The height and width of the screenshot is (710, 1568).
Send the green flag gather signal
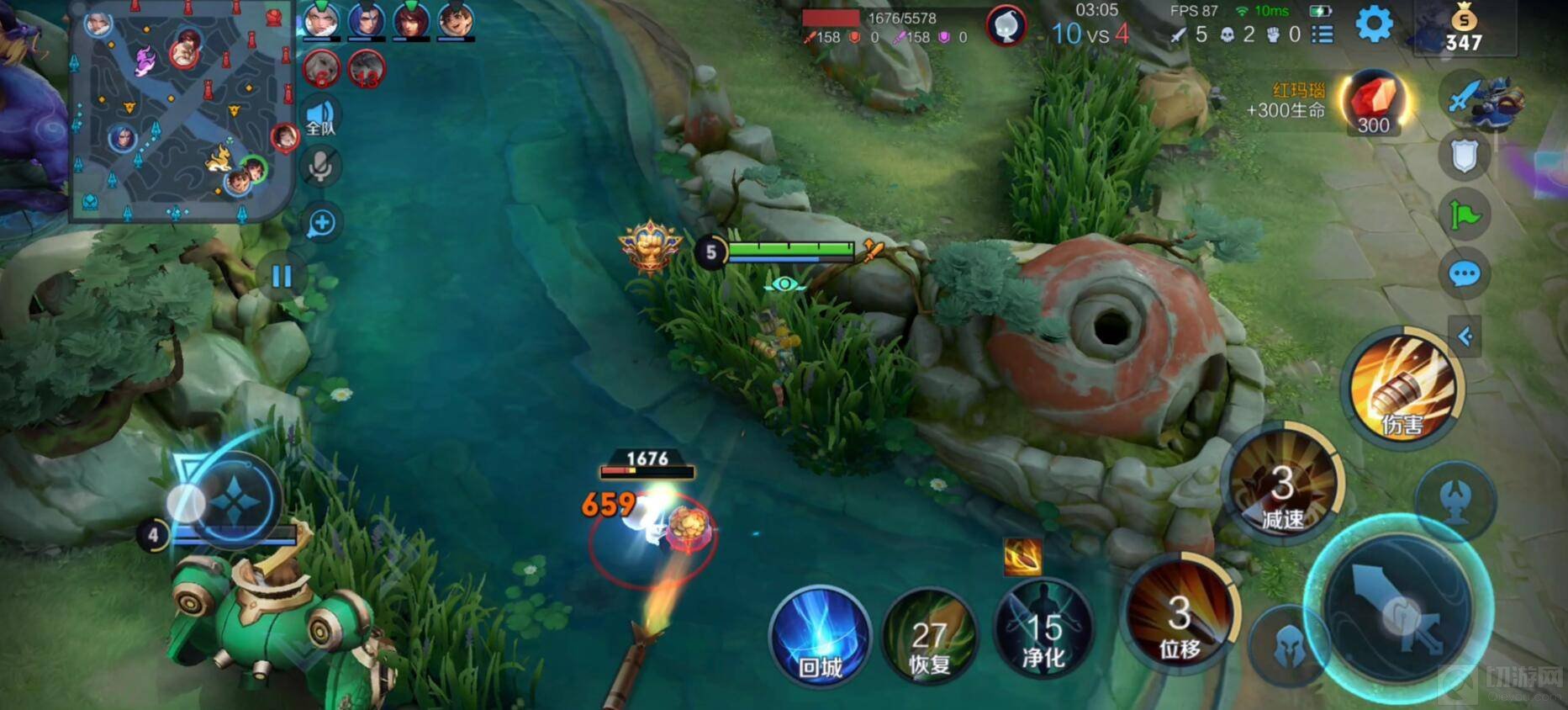1464,215
